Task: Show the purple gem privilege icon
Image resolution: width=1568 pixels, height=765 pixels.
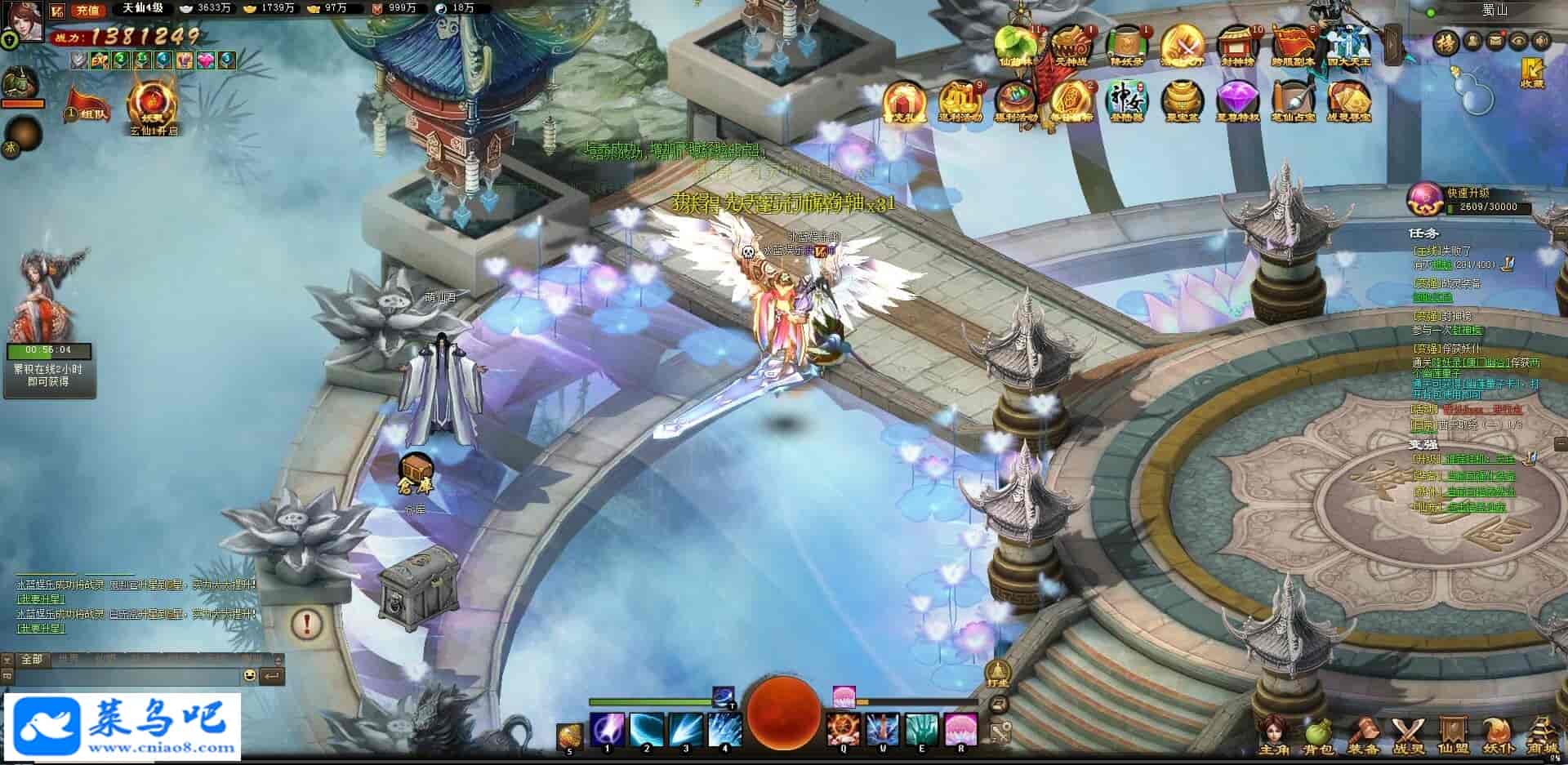Action: pyautogui.click(x=1237, y=100)
